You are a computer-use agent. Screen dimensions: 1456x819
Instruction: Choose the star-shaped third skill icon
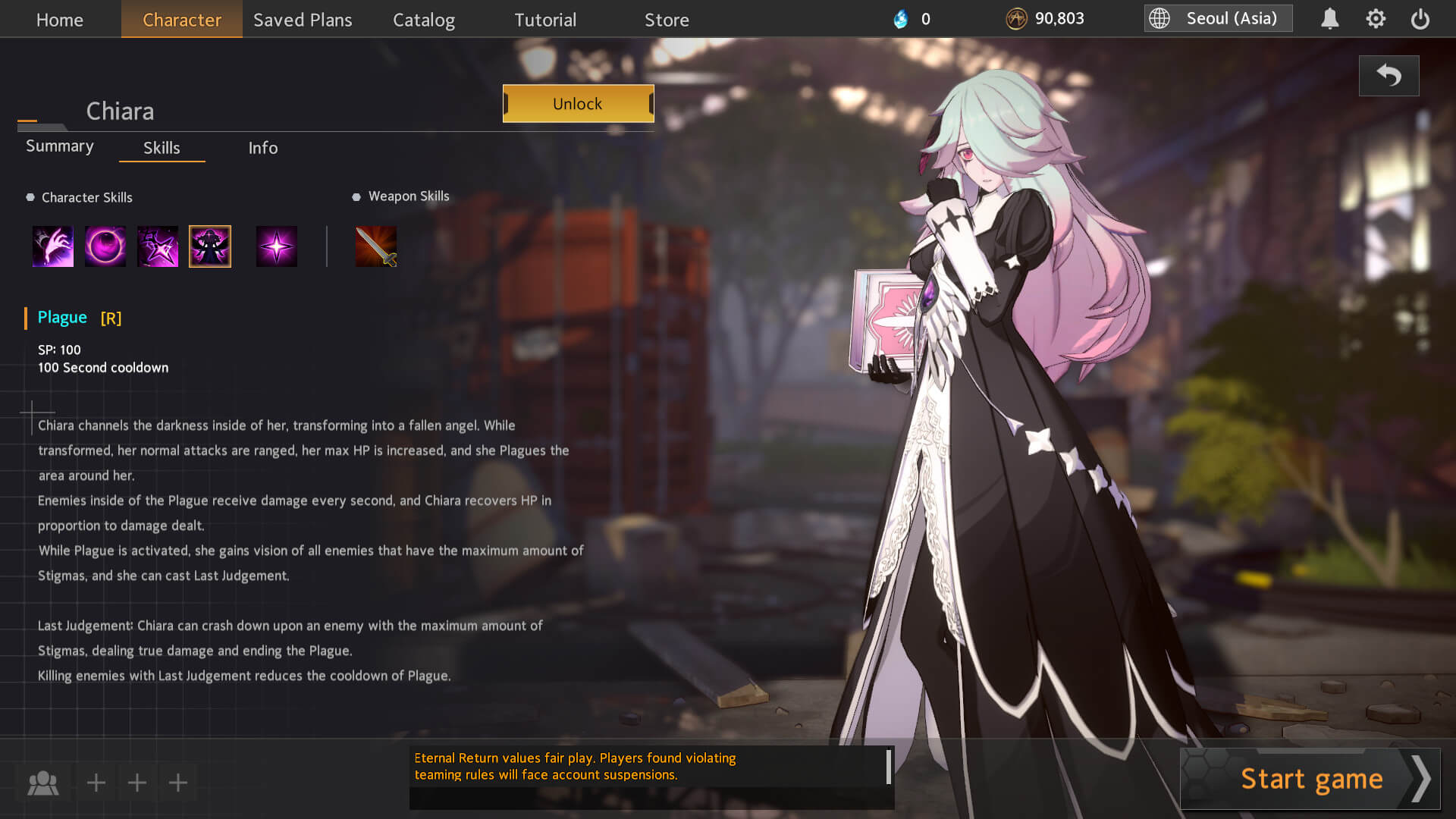click(x=158, y=246)
